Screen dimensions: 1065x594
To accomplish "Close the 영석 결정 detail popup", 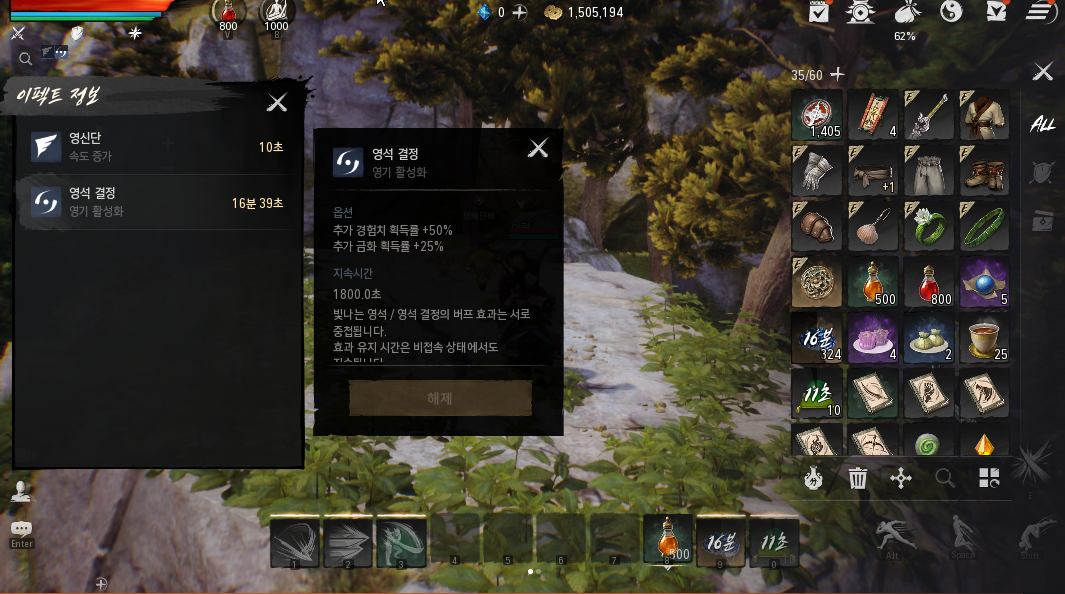I will click(538, 149).
